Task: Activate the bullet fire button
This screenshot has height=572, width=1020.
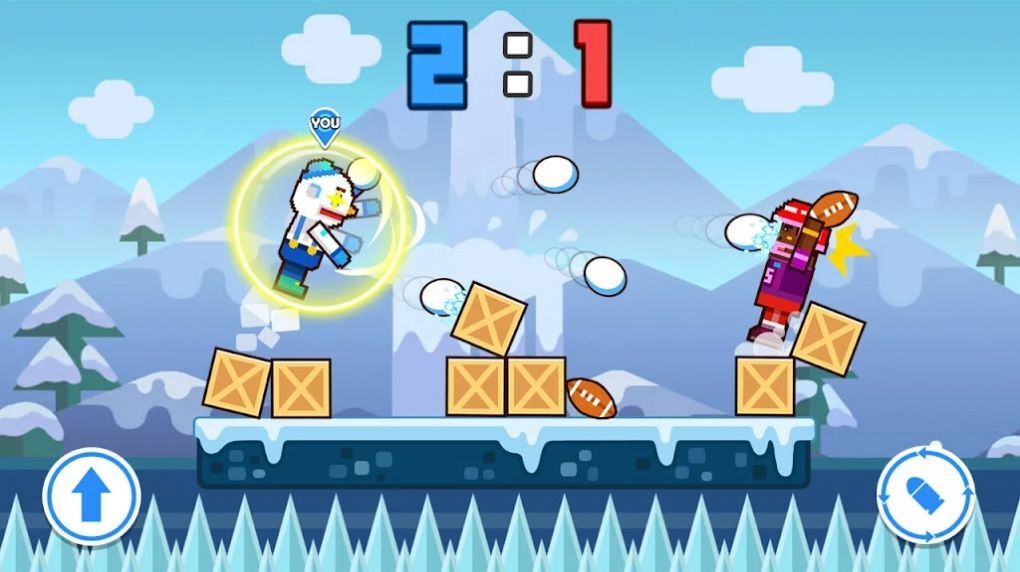Action: [926, 495]
